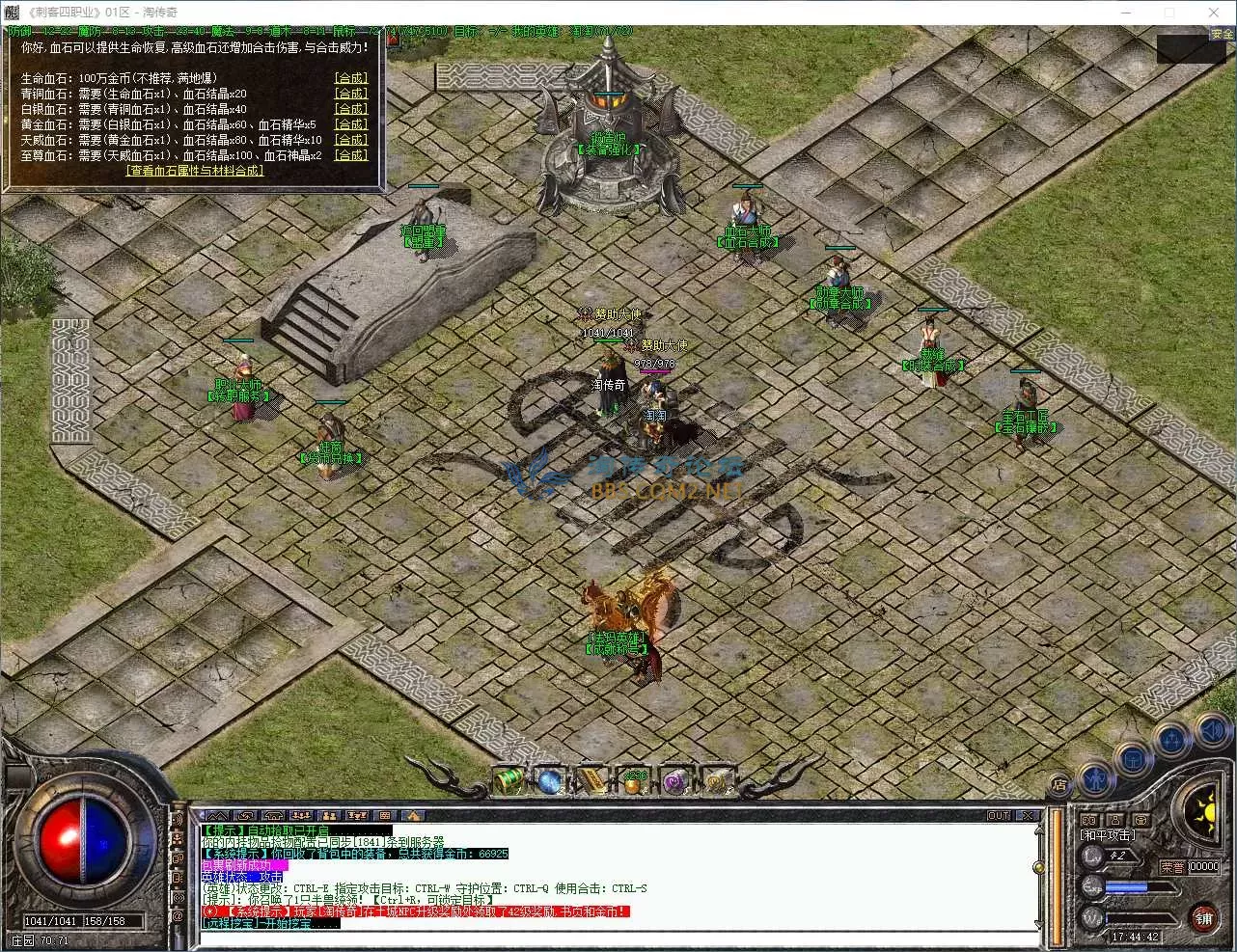
Task: Switch the 和平攻击 attack mode label
Action: [x=1109, y=835]
